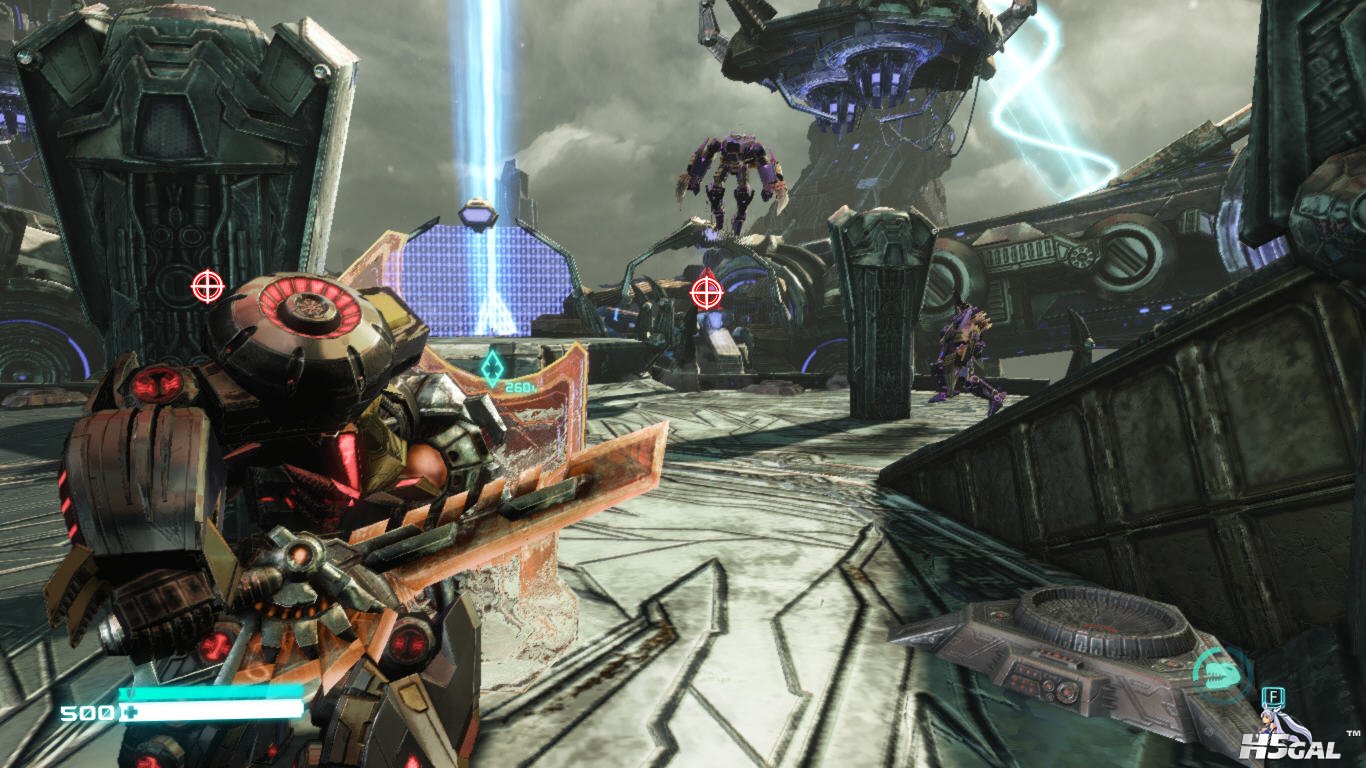
Task: Select the teal diamond objective waypoint marker
Action: [491, 367]
